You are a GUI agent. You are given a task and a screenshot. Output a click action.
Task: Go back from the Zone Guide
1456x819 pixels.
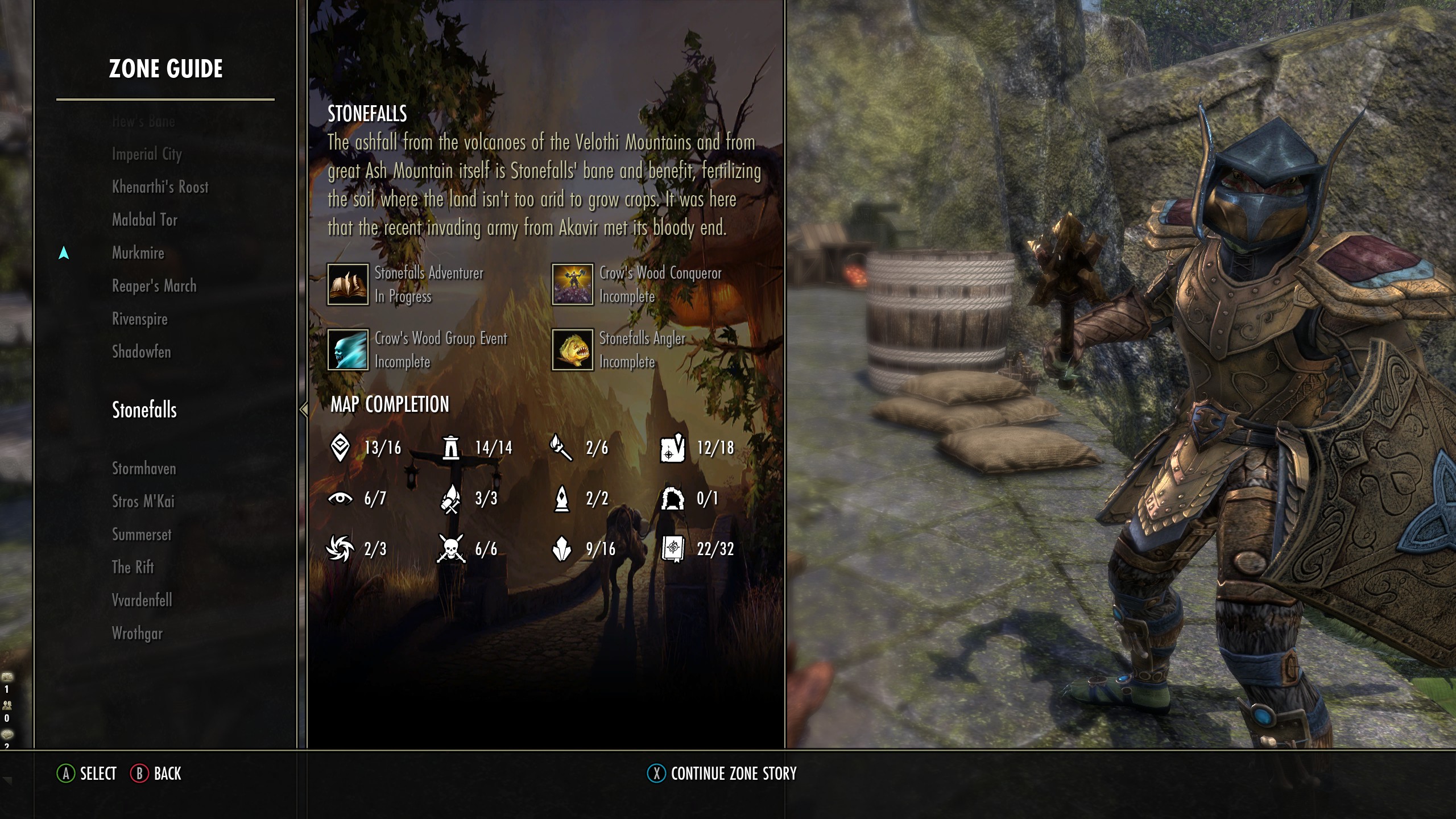(156, 773)
